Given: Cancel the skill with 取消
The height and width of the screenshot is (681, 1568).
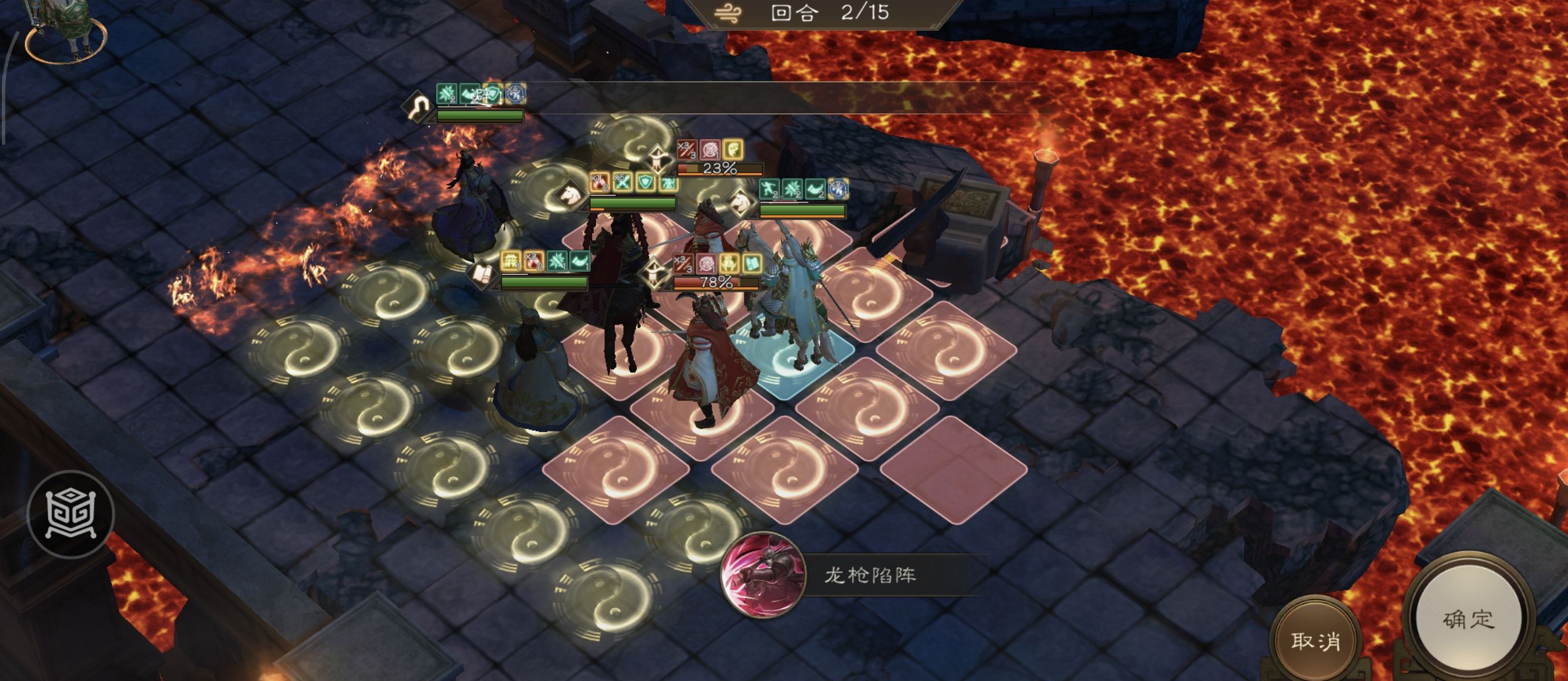Looking at the screenshot, I should (1315, 640).
